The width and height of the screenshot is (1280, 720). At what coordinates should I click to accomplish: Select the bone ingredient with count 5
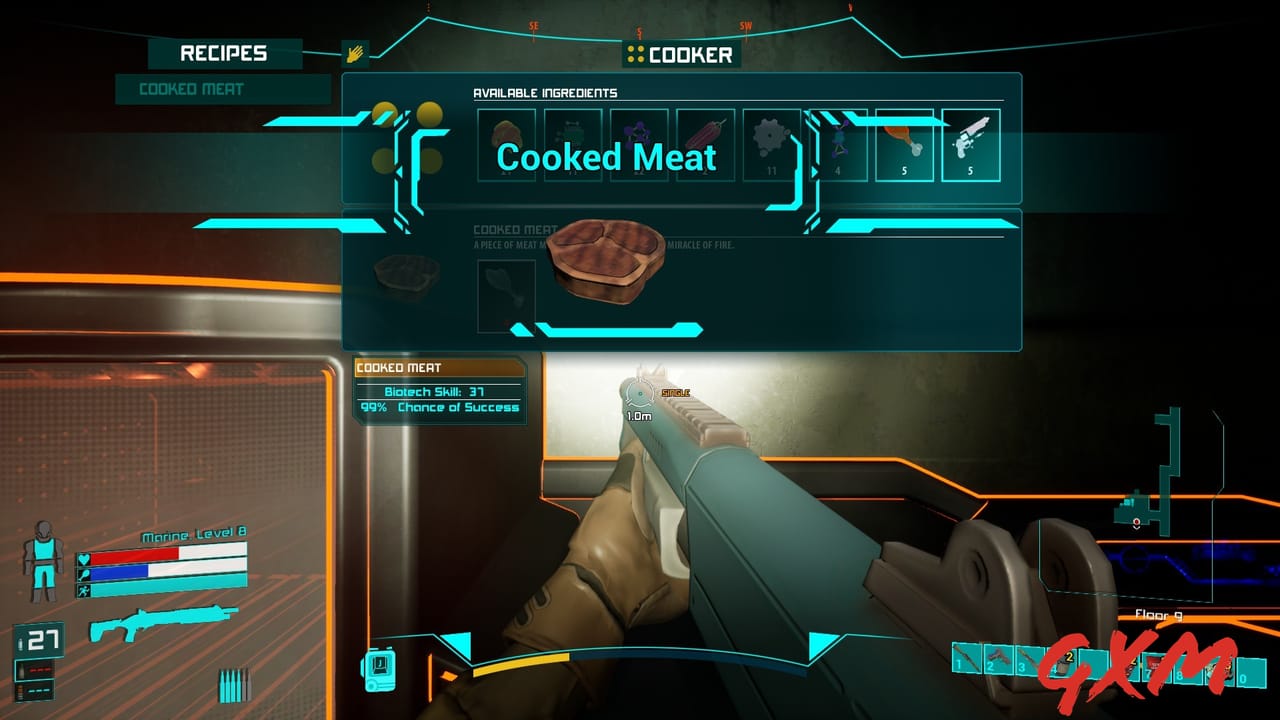971,144
